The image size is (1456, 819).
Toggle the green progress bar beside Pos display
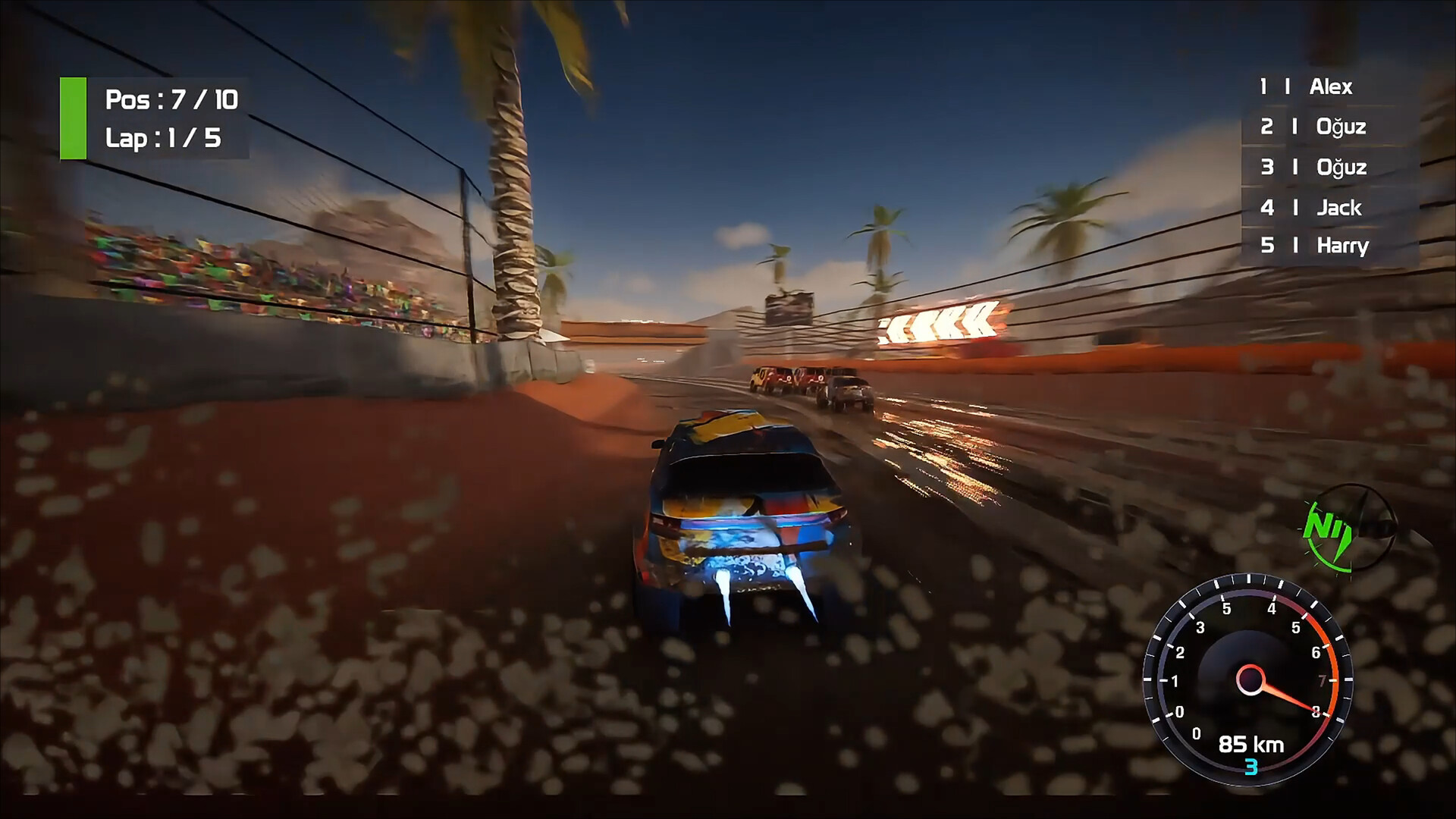tap(74, 118)
